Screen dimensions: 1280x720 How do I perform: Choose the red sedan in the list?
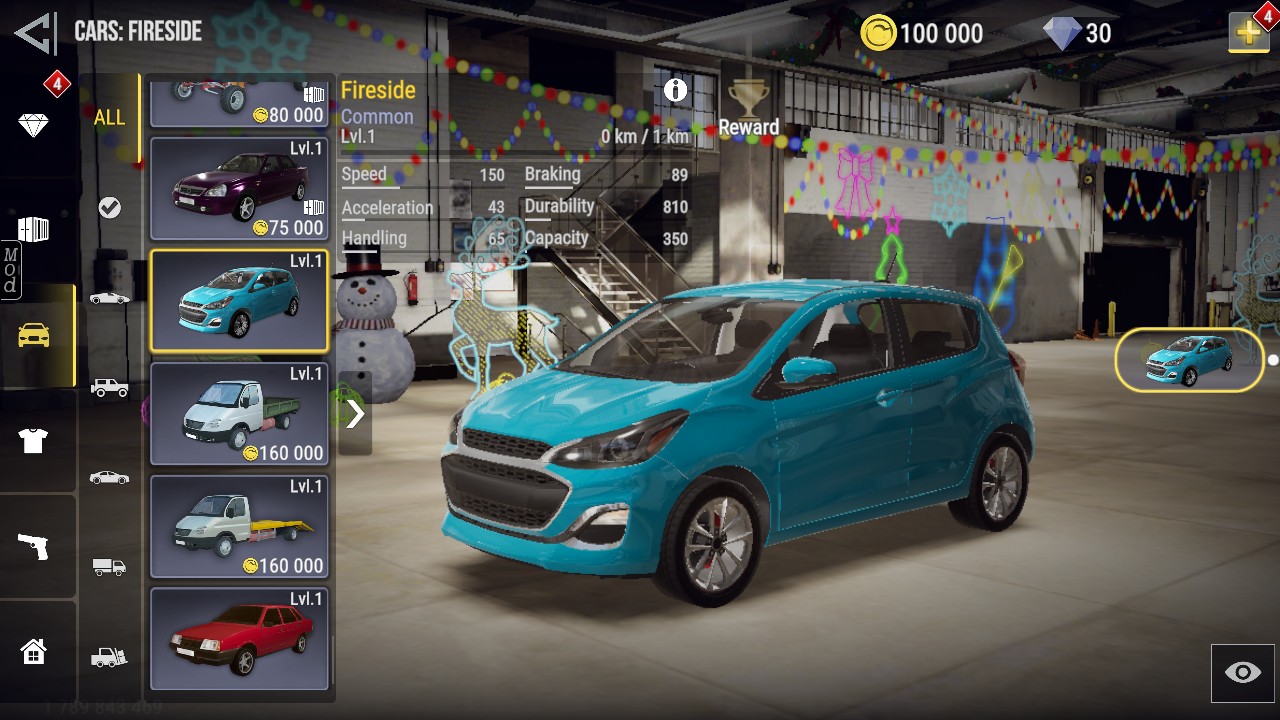click(x=239, y=638)
